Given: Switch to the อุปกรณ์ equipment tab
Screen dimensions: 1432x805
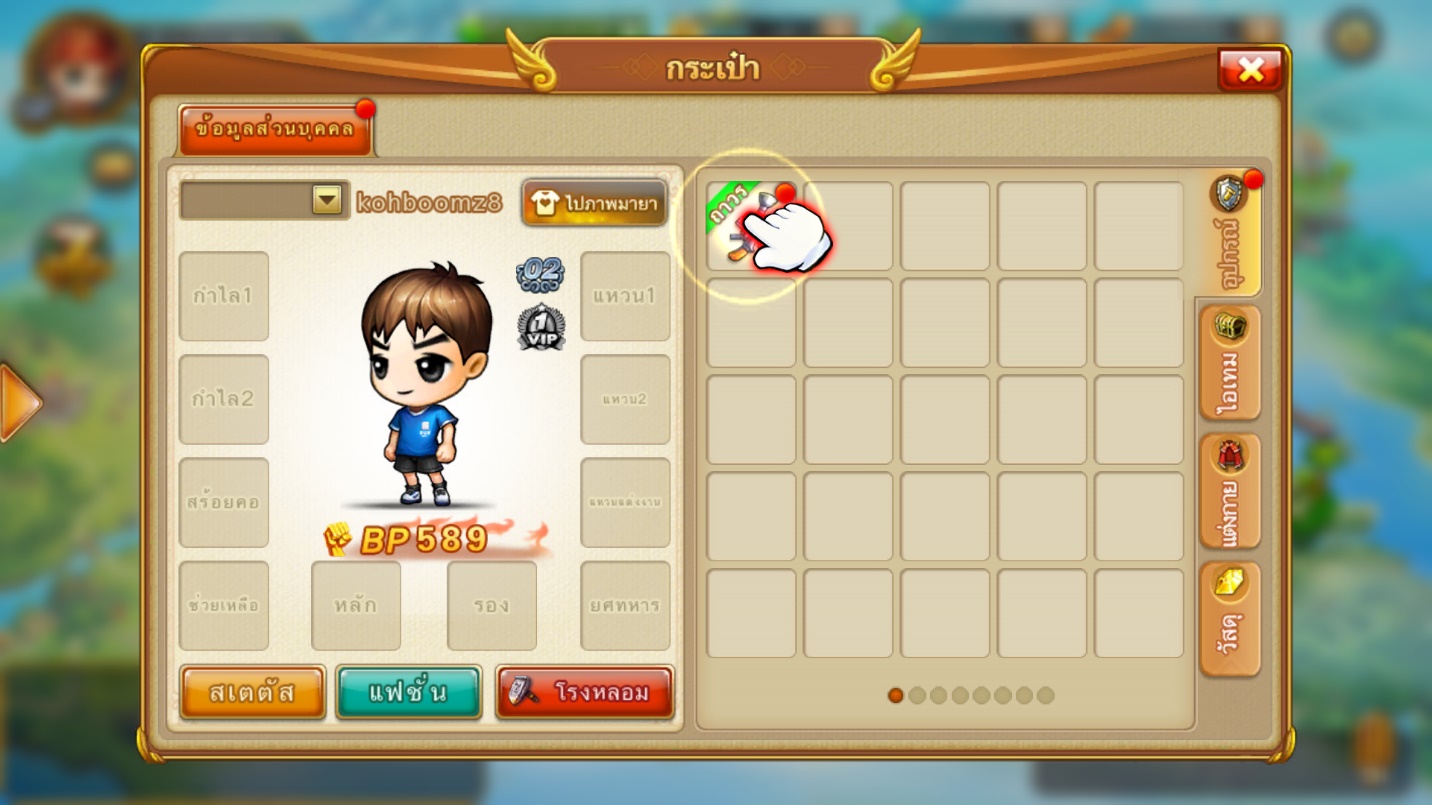Looking at the screenshot, I should 1229,236.
